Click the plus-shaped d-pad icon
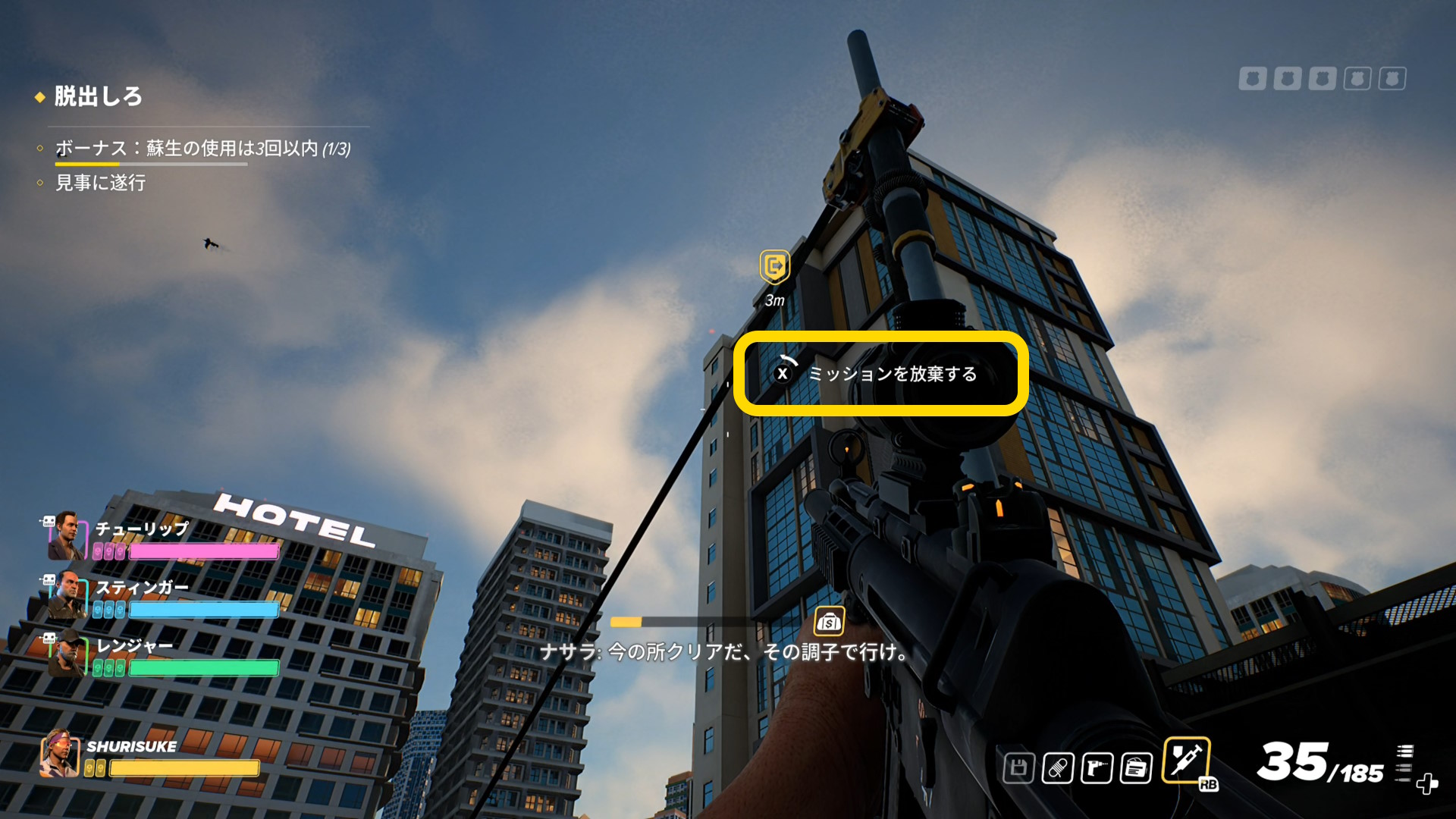The image size is (1456, 819). 1426,783
